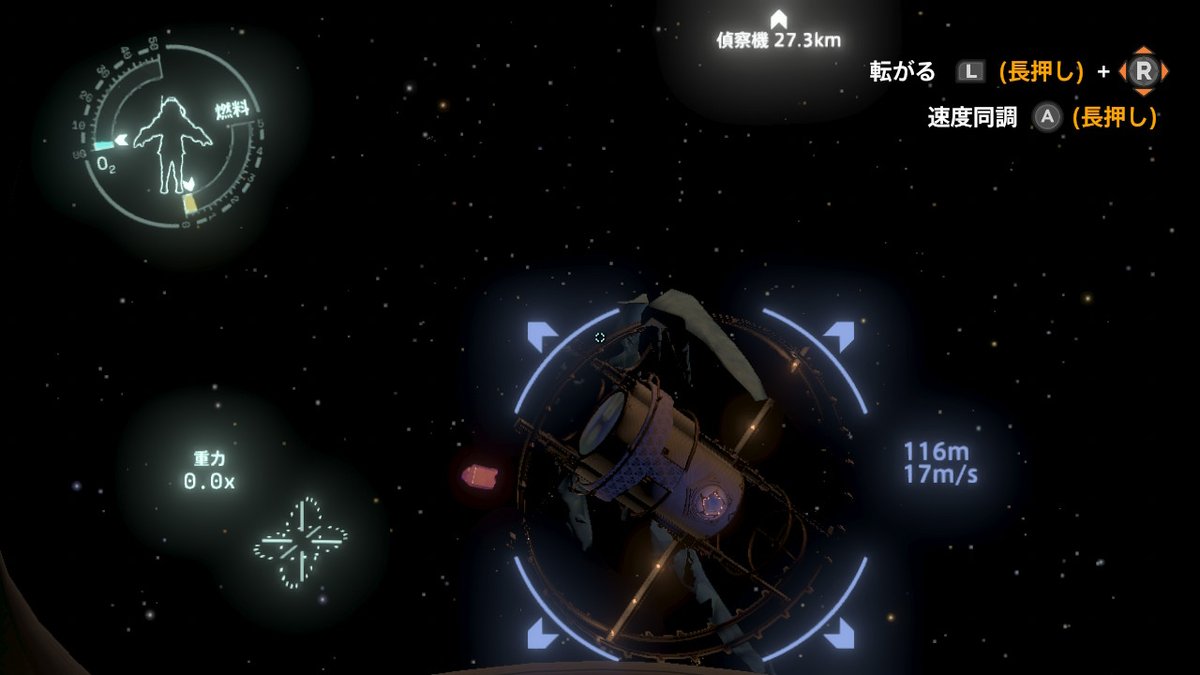Image resolution: width=1200 pixels, height=675 pixels.
Task: Click the spacesuit silhouette status icon
Action: 167,143
